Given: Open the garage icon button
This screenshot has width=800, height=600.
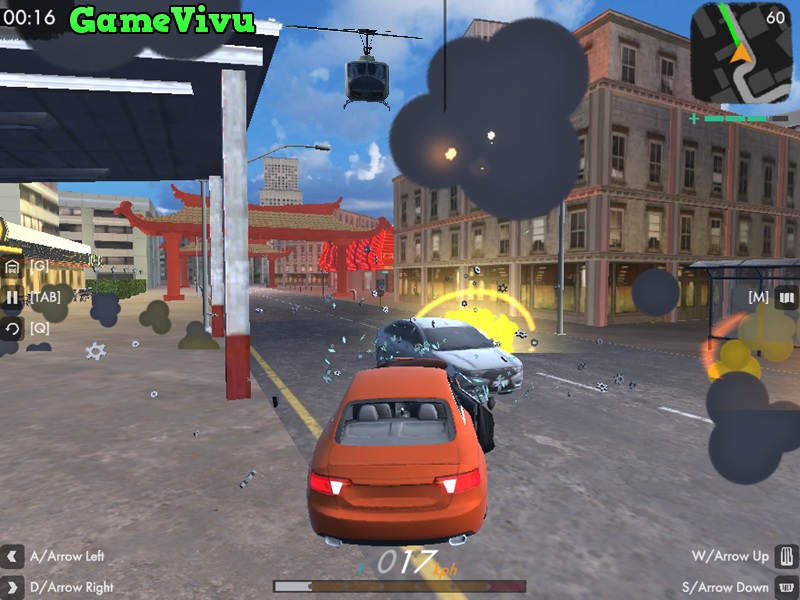Looking at the screenshot, I should [12, 267].
